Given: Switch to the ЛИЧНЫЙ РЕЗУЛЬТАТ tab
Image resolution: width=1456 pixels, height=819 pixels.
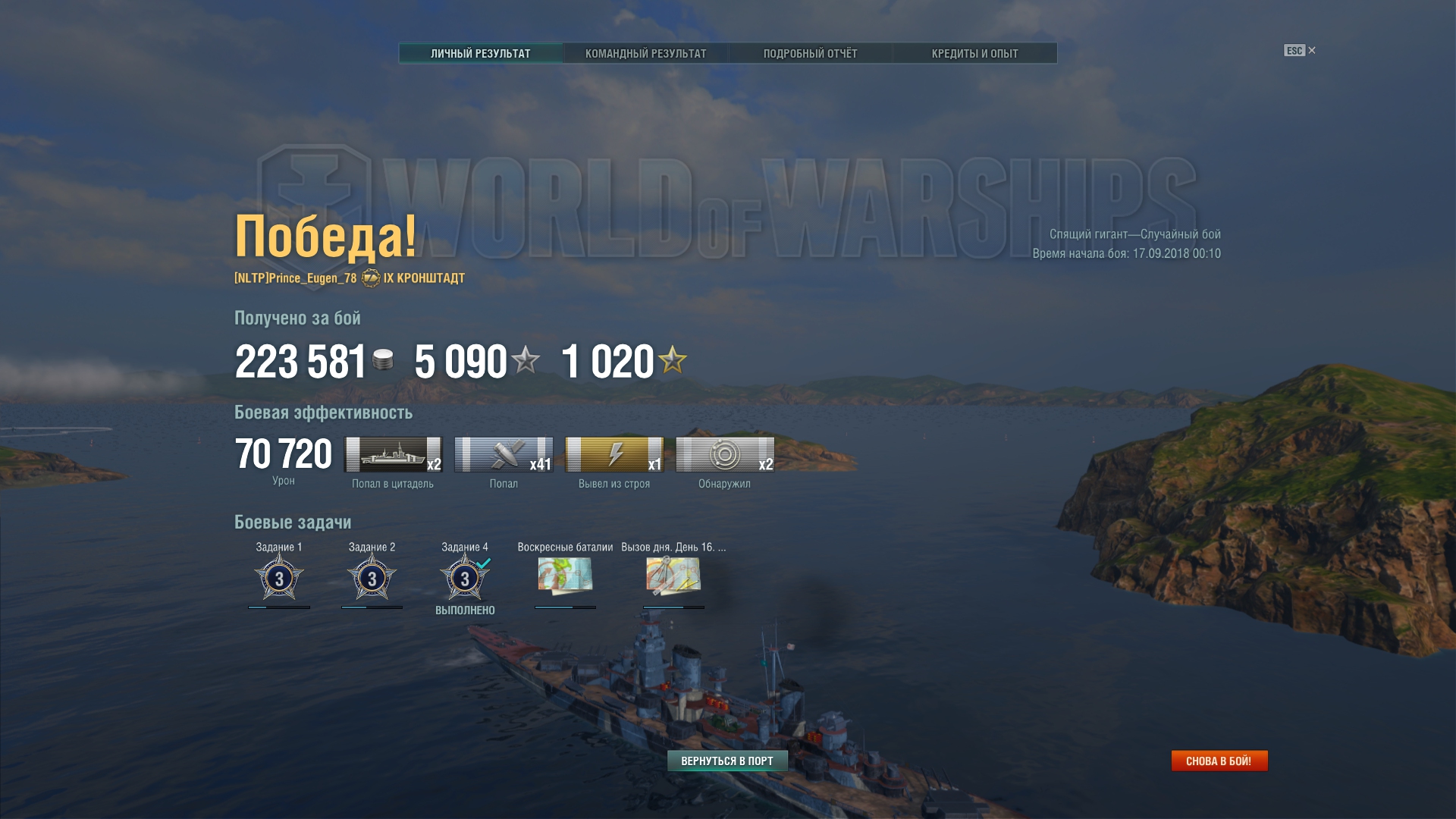Looking at the screenshot, I should pyautogui.click(x=481, y=53).
